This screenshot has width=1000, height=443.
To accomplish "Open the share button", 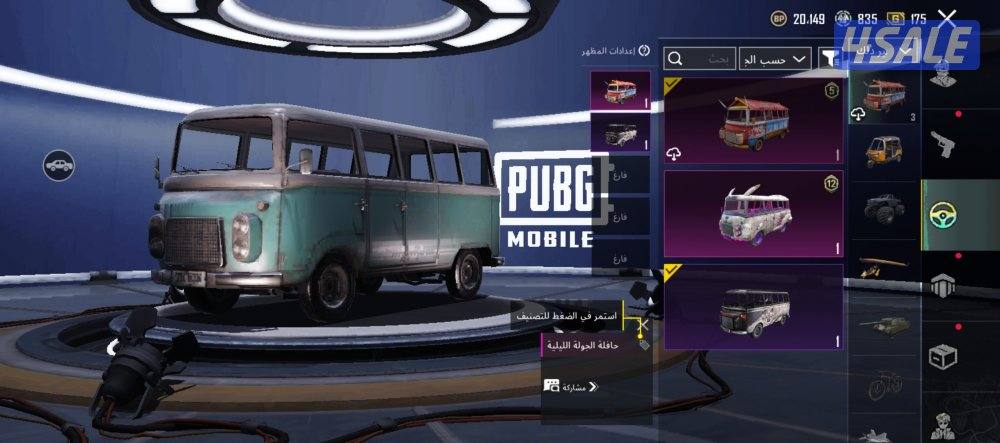I will coord(571,386).
